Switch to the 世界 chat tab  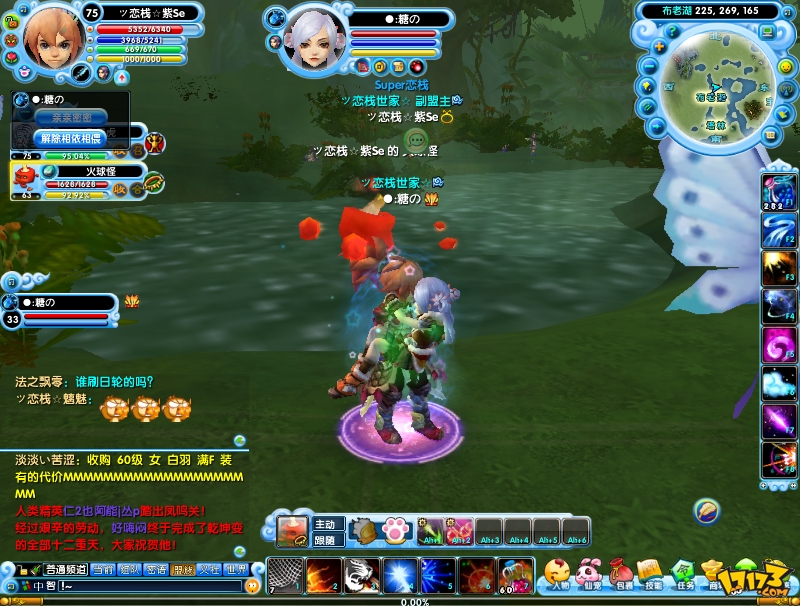pos(235,569)
